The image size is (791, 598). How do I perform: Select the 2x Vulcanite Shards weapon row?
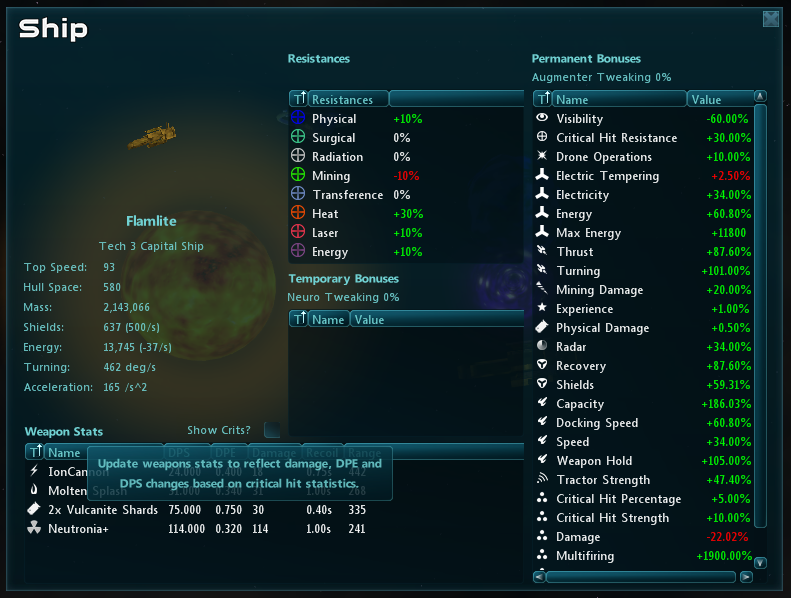(x=102, y=510)
